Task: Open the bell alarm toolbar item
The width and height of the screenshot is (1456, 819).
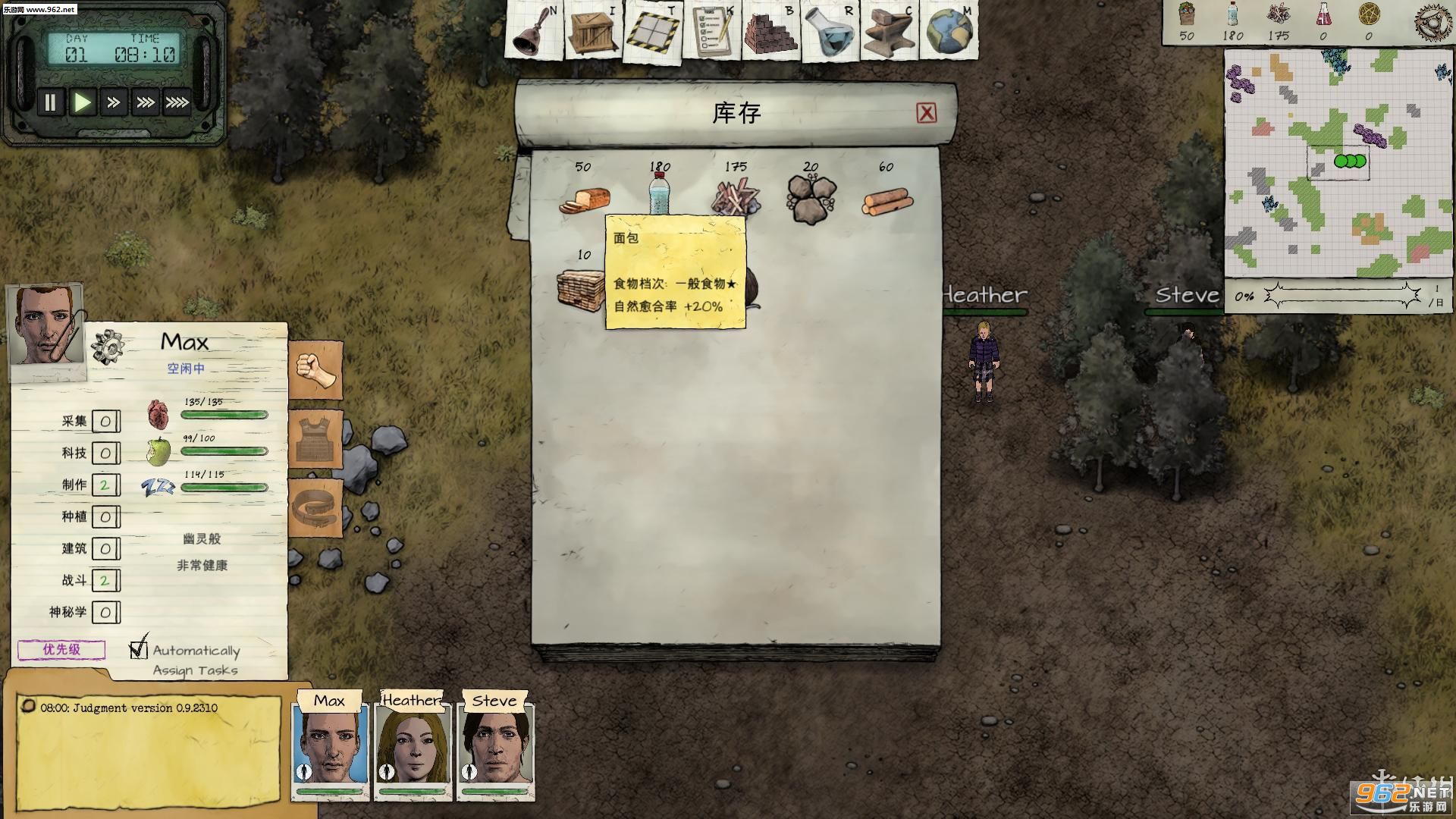Action: point(534,32)
